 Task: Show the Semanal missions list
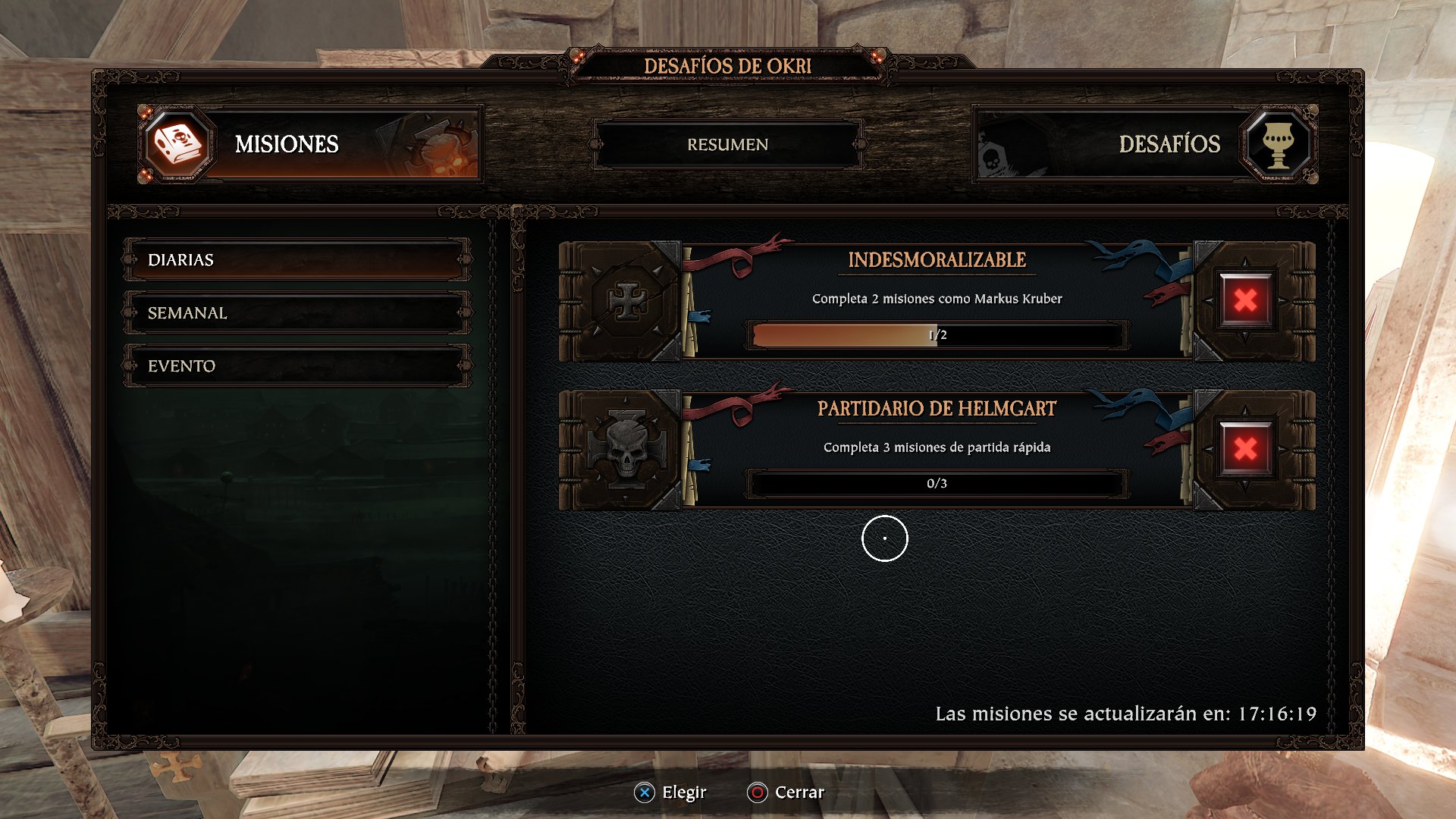[297, 313]
